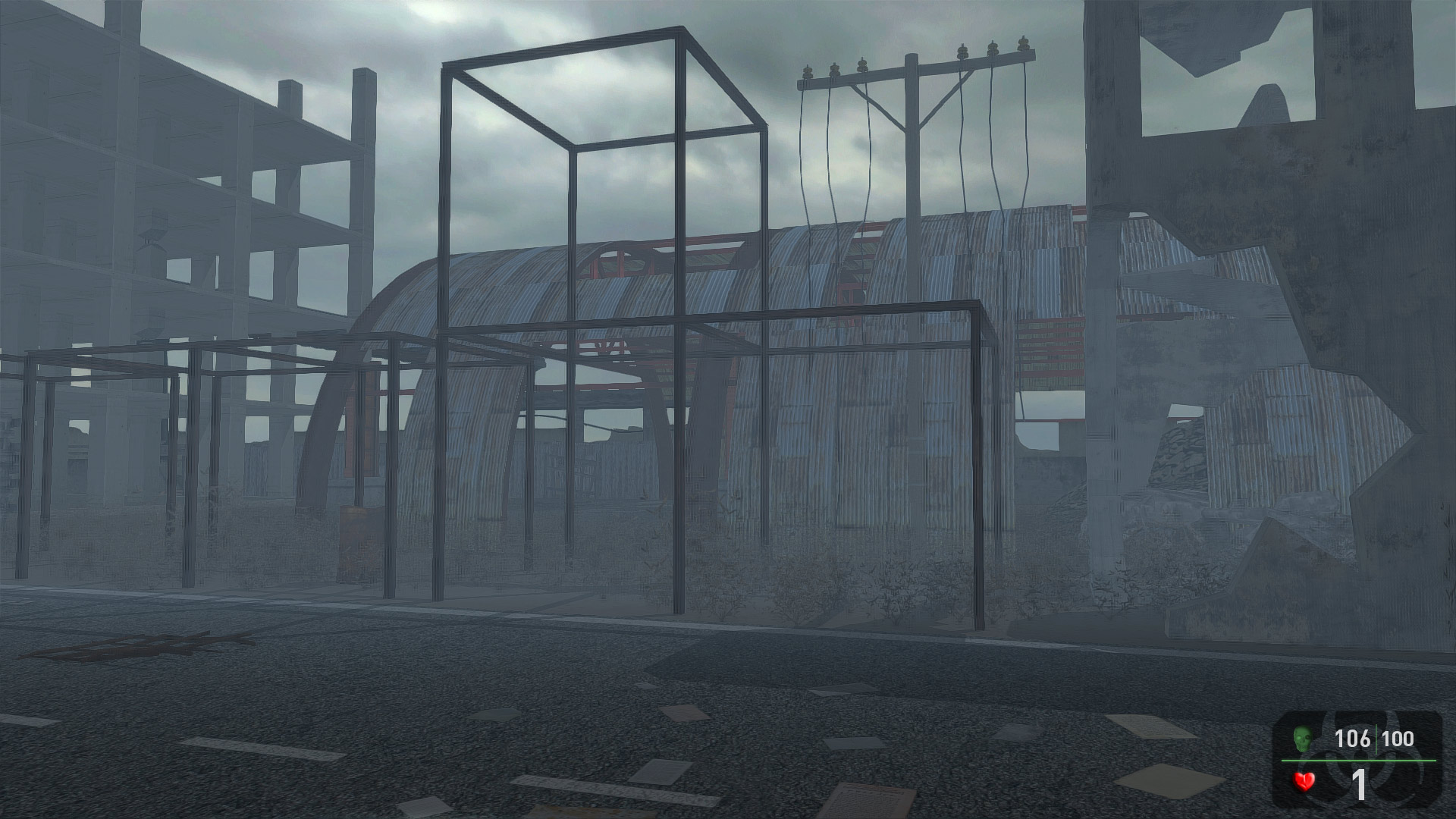Click the vertical divider between score numbers
The image size is (1456, 819).
1376,739
